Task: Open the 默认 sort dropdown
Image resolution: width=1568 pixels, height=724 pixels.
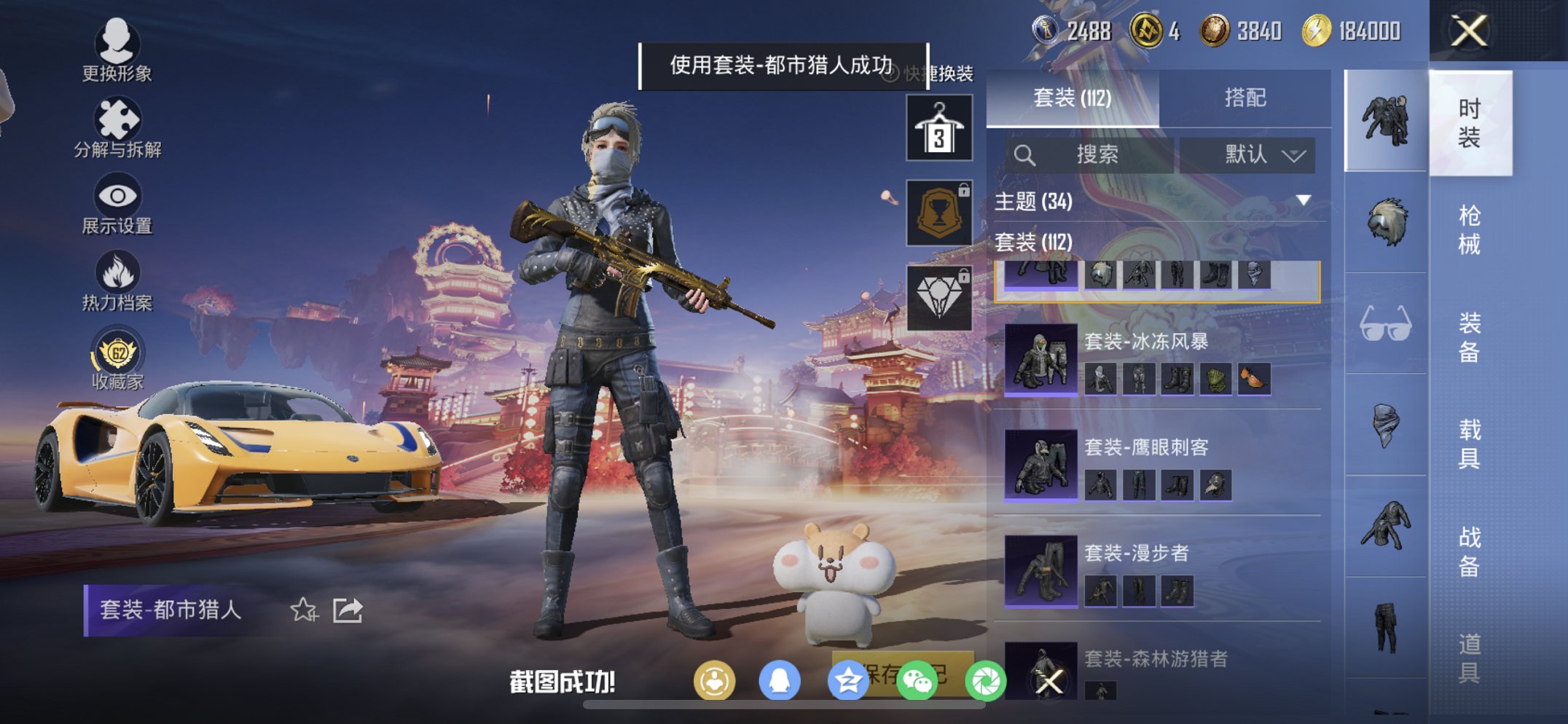Action: [x=1260, y=154]
